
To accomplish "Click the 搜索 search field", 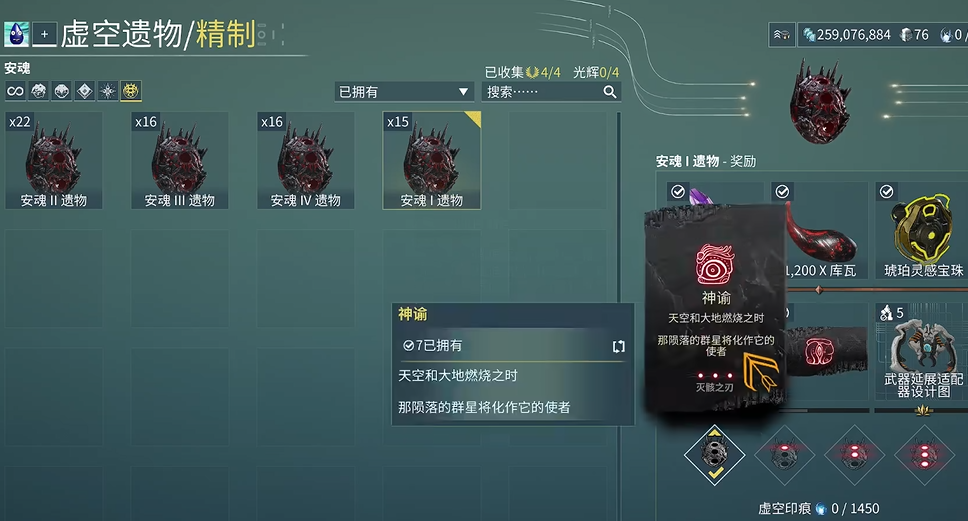I will pos(550,92).
